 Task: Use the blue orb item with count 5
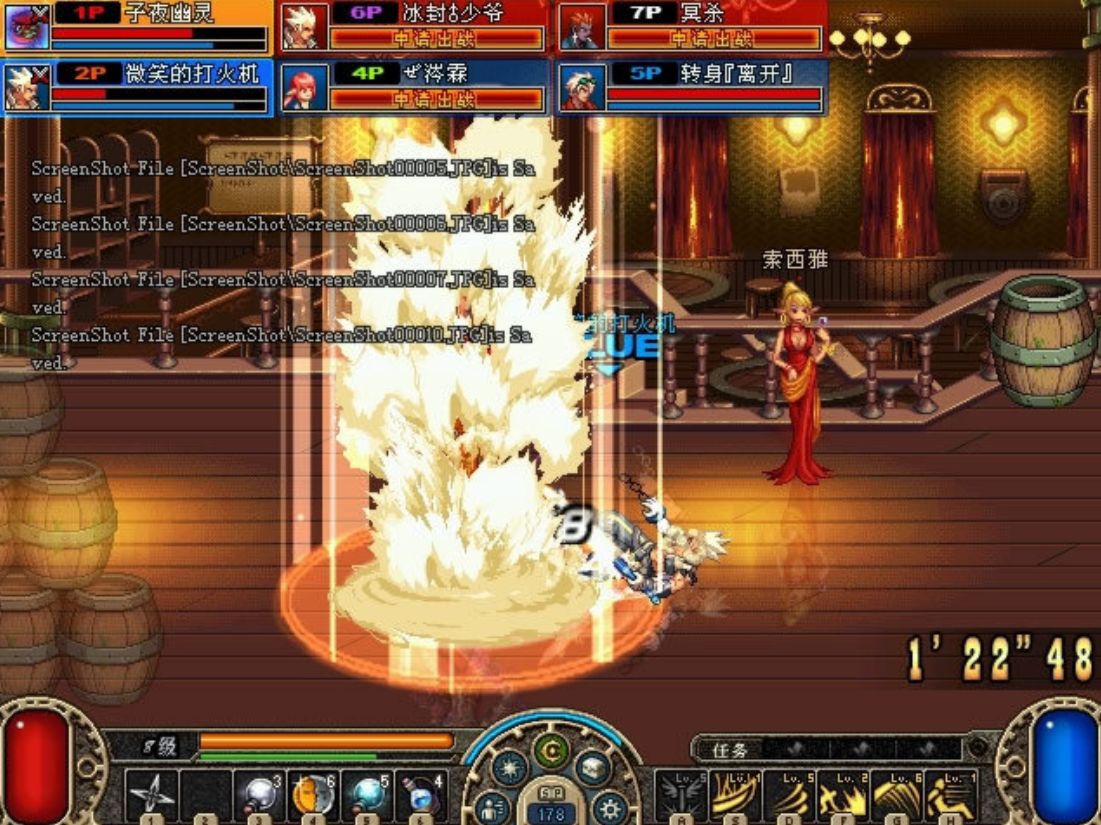click(x=367, y=795)
